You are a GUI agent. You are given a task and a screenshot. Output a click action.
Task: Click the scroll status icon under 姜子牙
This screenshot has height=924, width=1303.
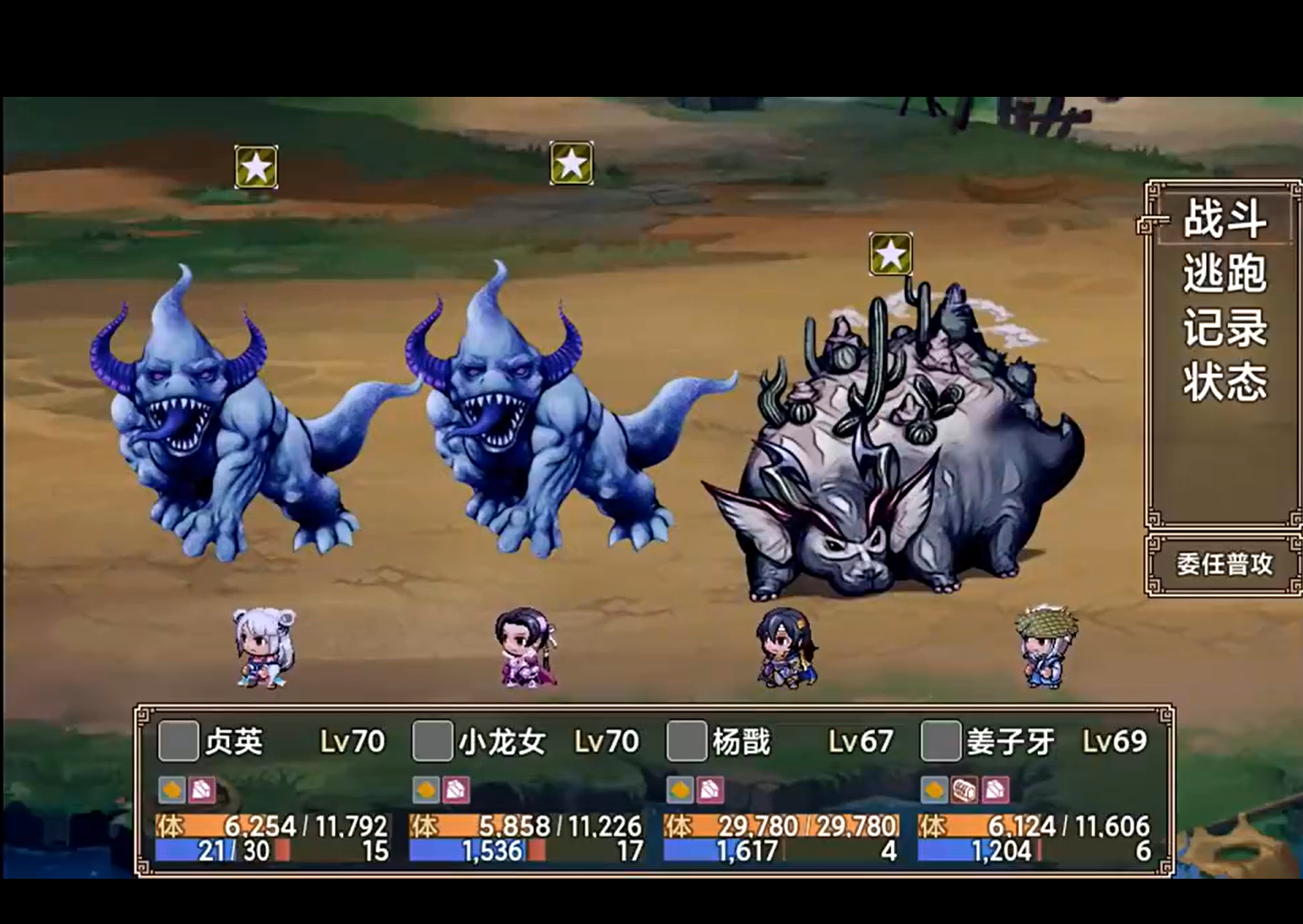[x=965, y=790]
